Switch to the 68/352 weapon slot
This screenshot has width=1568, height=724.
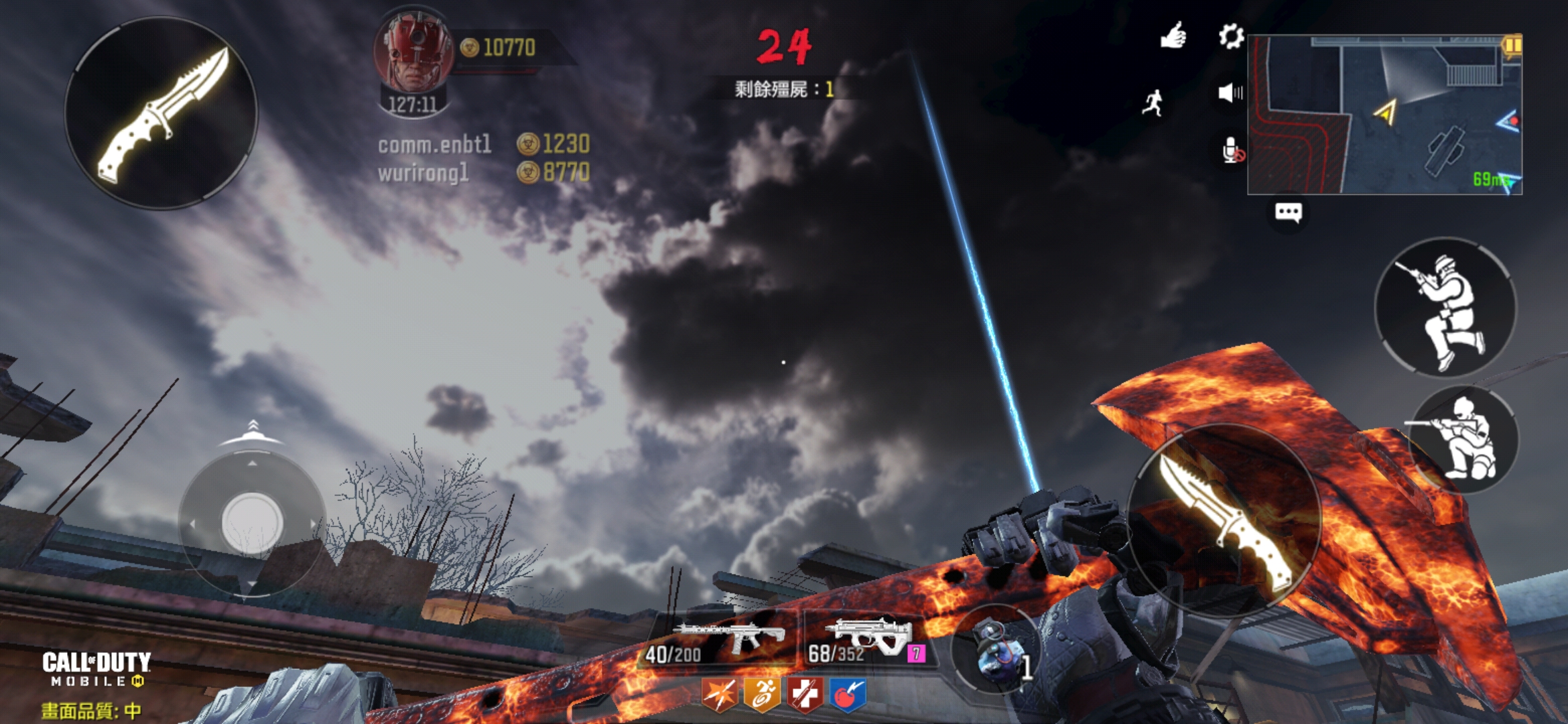tap(868, 640)
